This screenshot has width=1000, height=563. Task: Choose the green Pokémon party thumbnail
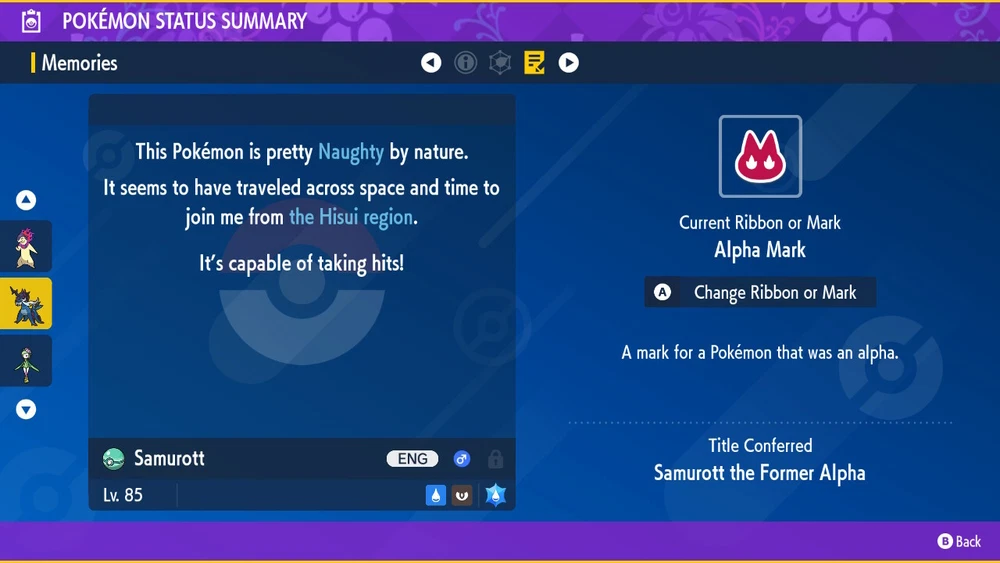click(x=26, y=360)
